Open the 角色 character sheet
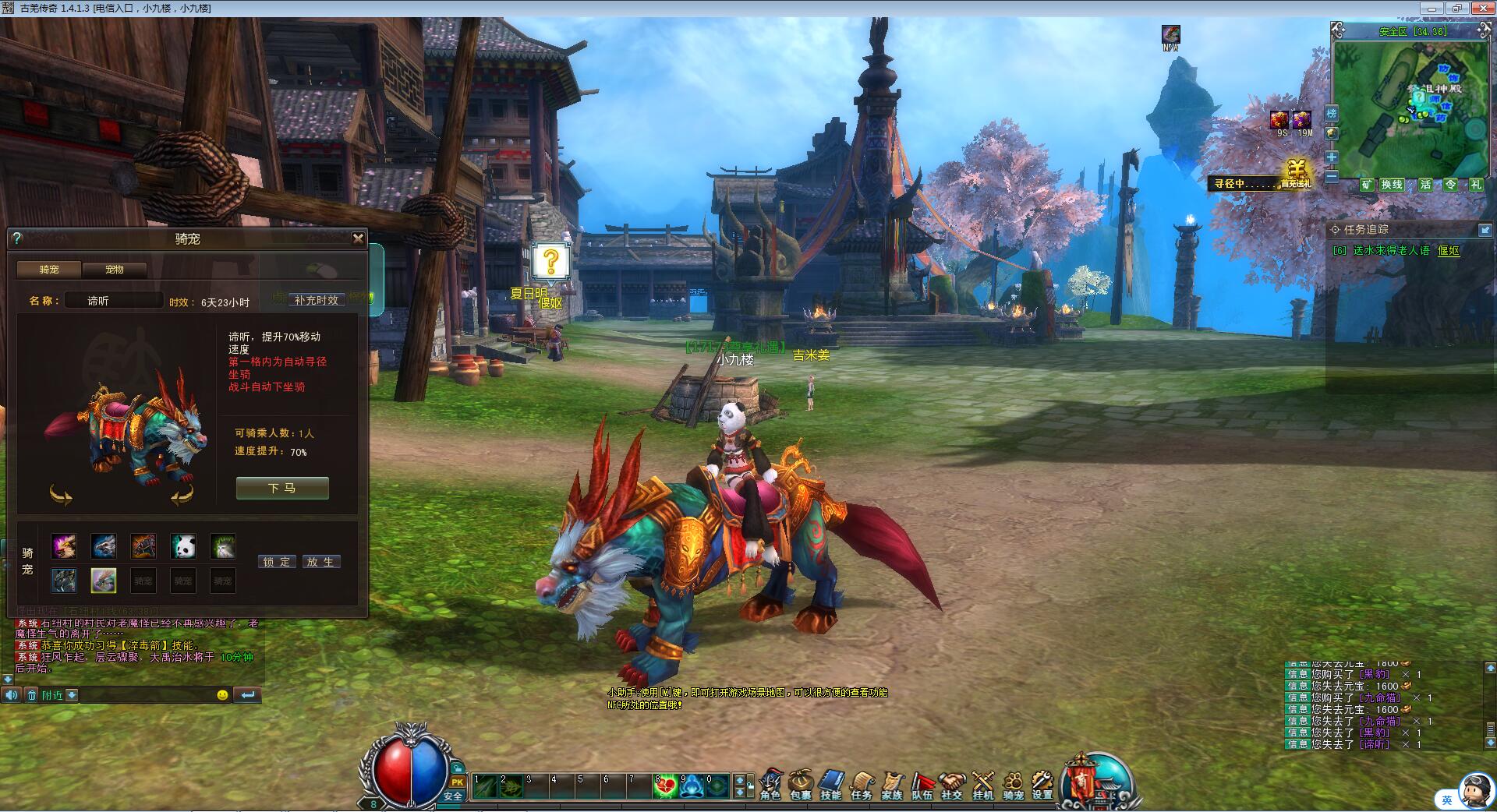 (770, 784)
